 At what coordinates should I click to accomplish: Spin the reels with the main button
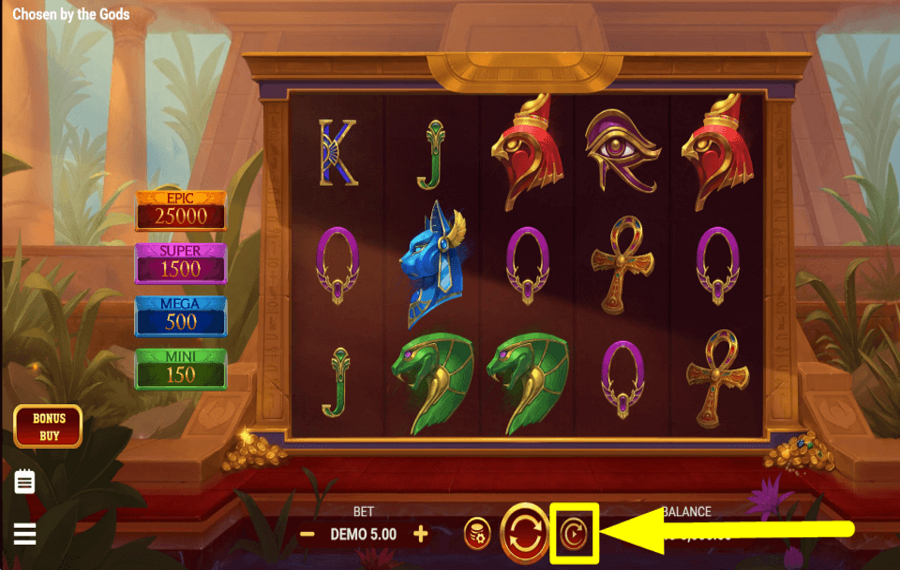[525, 533]
